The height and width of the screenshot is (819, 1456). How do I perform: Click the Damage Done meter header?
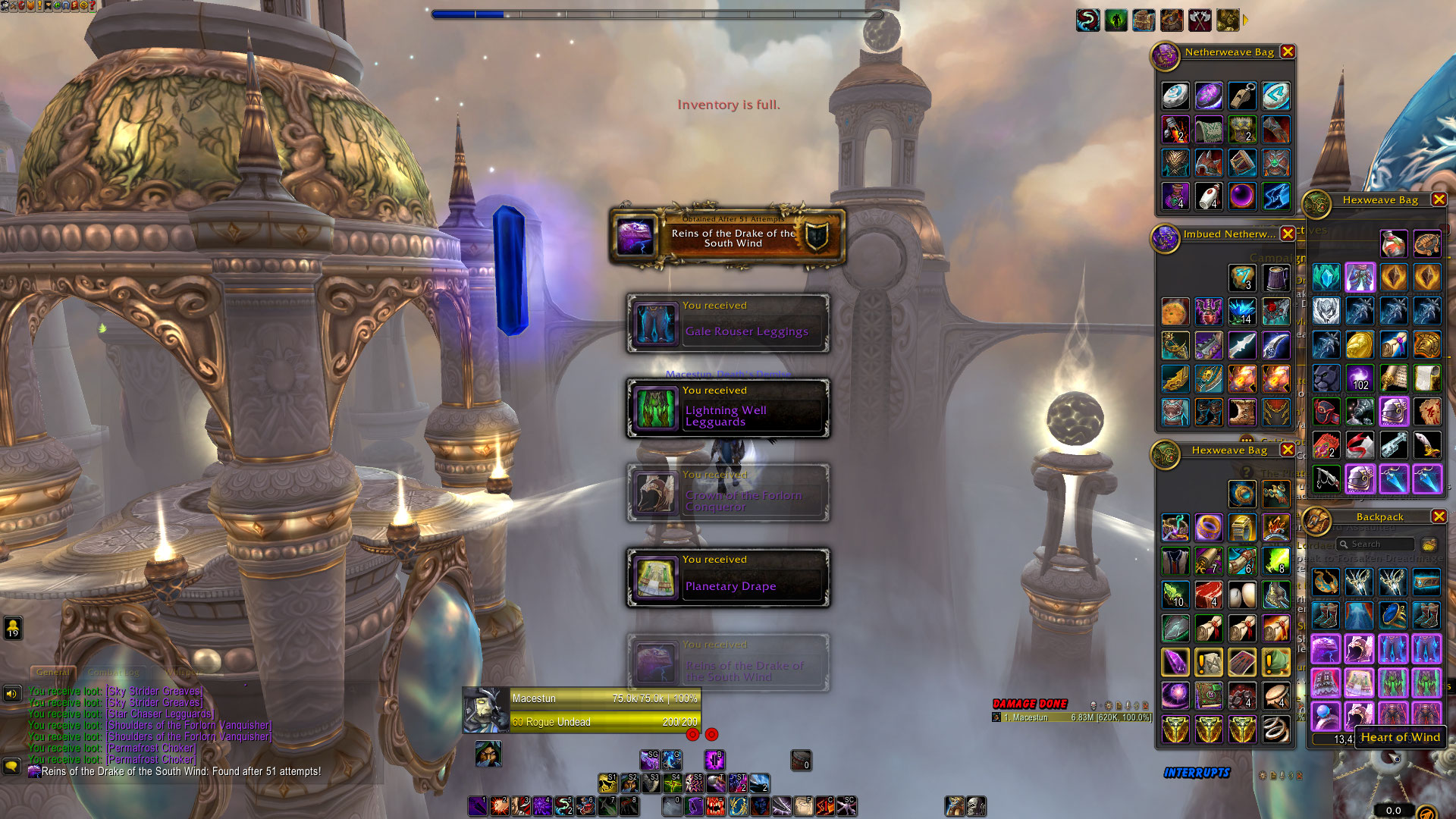[1030, 704]
